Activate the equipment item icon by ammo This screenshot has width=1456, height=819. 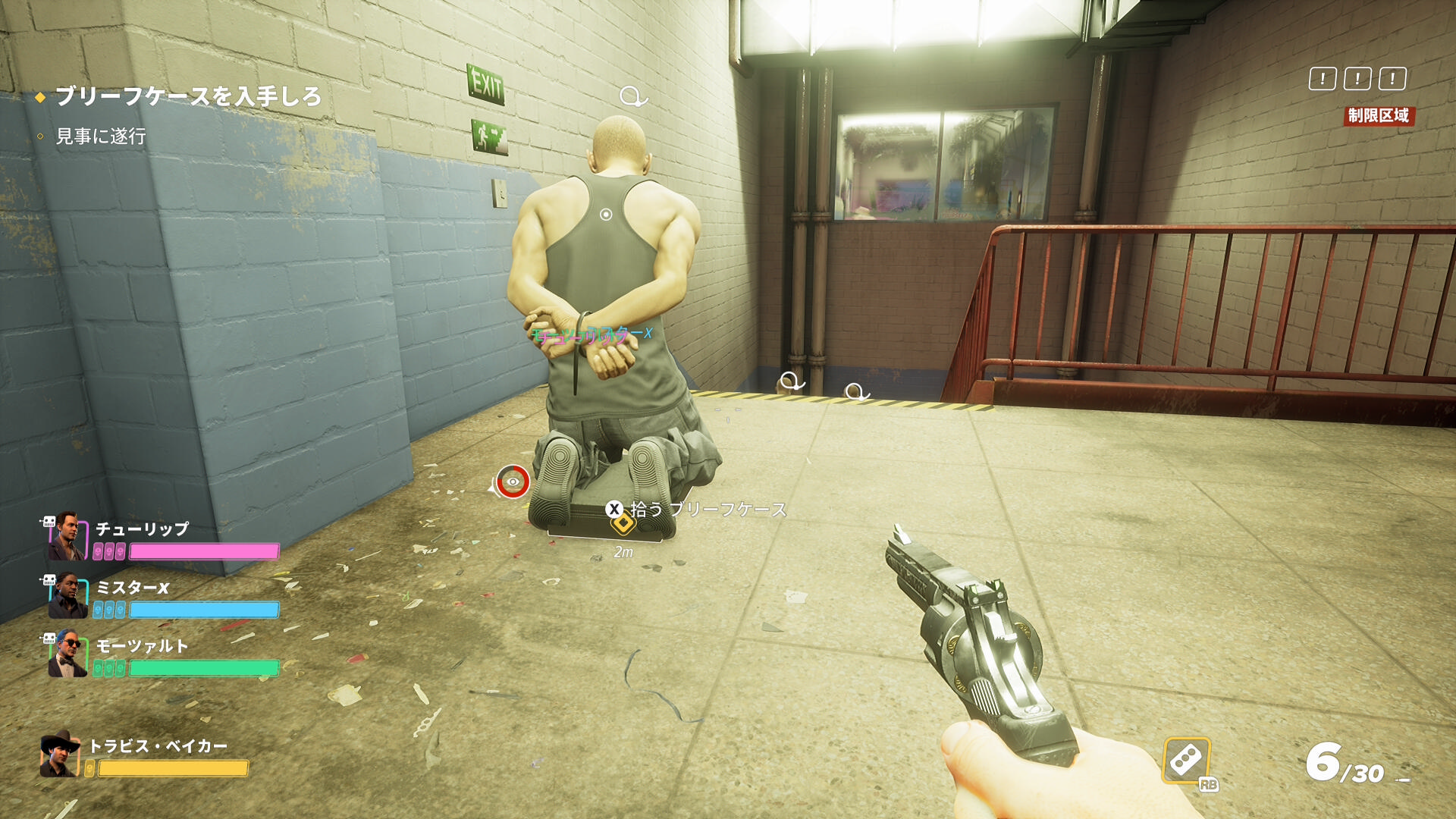click(x=1187, y=760)
